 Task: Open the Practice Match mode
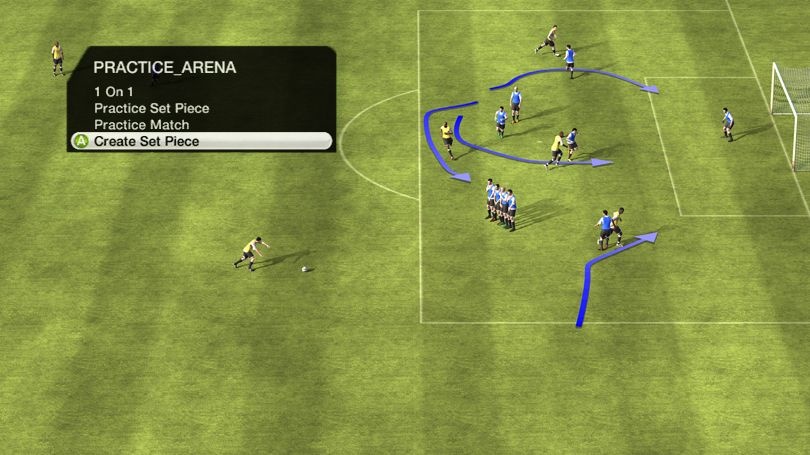[x=139, y=124]
